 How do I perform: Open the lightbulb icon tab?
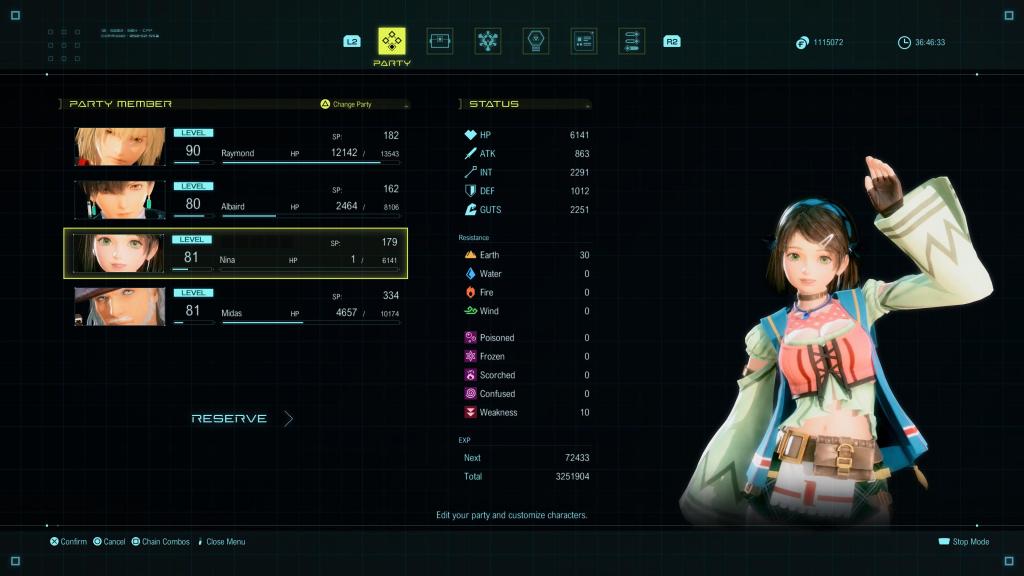click(x=536, y=41)
